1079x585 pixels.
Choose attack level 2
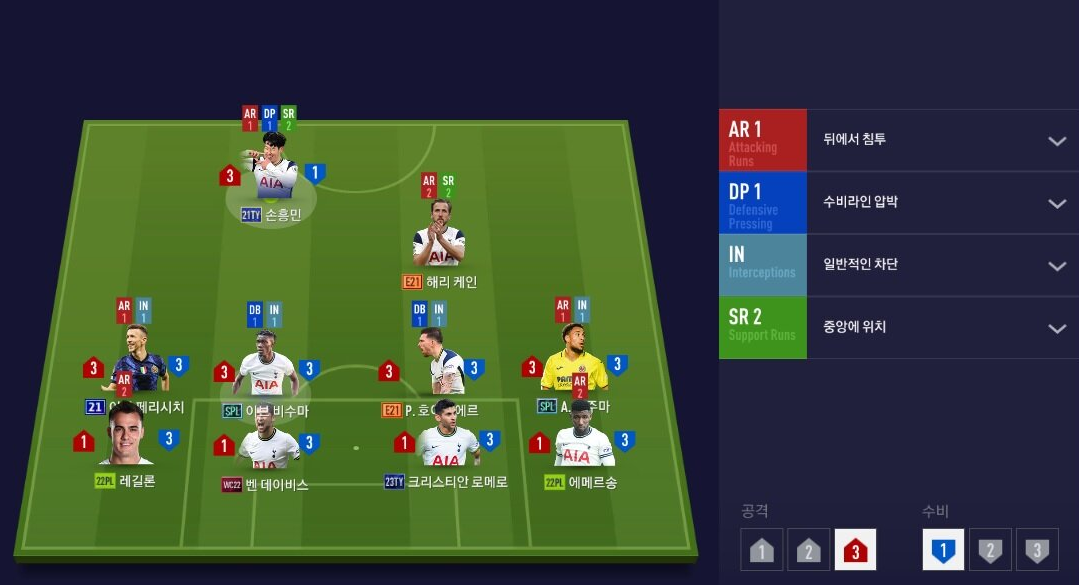click(808, 549)
